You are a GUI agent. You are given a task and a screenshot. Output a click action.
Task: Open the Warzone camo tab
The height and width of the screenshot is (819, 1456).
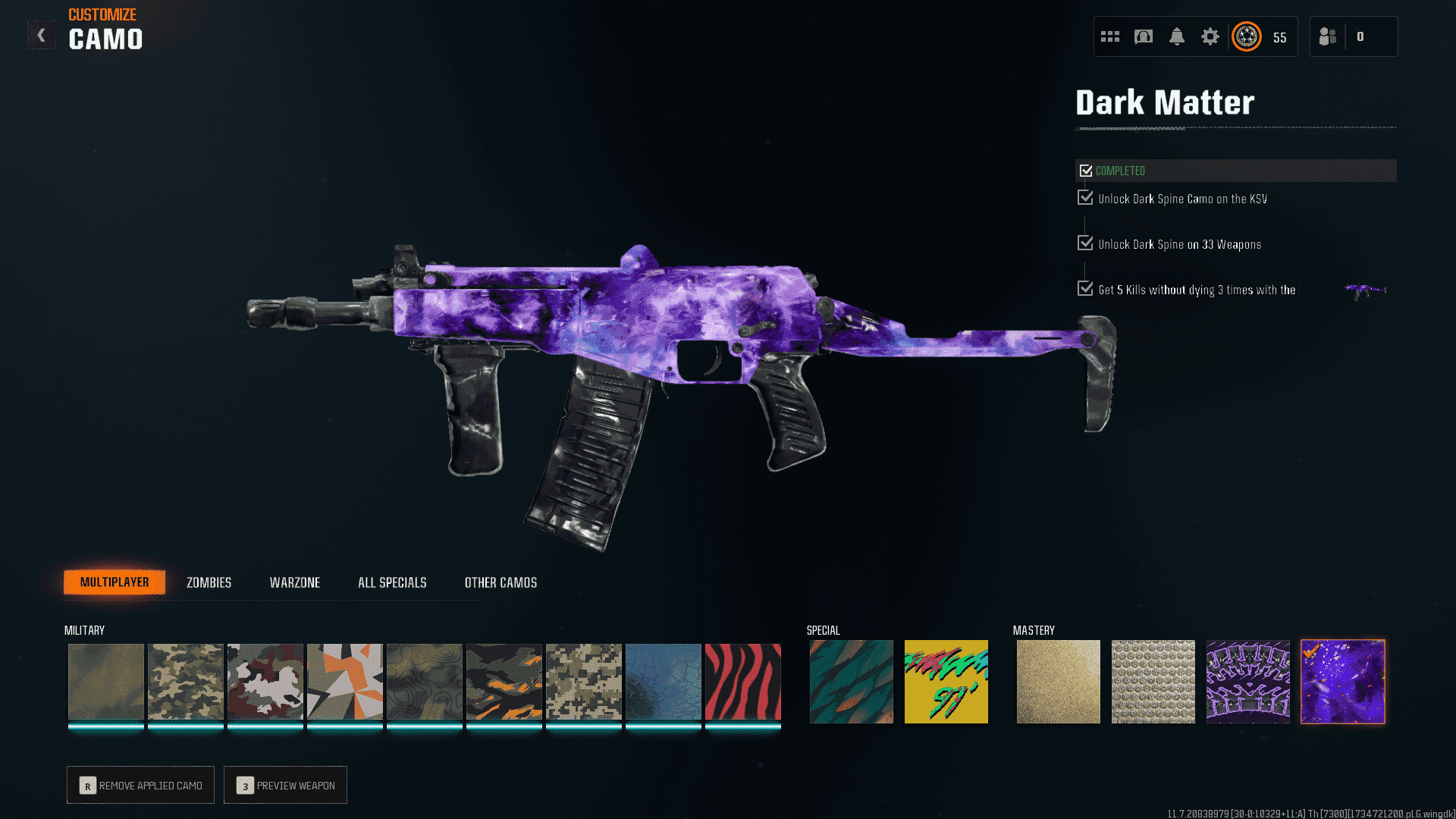click(295, 582)
